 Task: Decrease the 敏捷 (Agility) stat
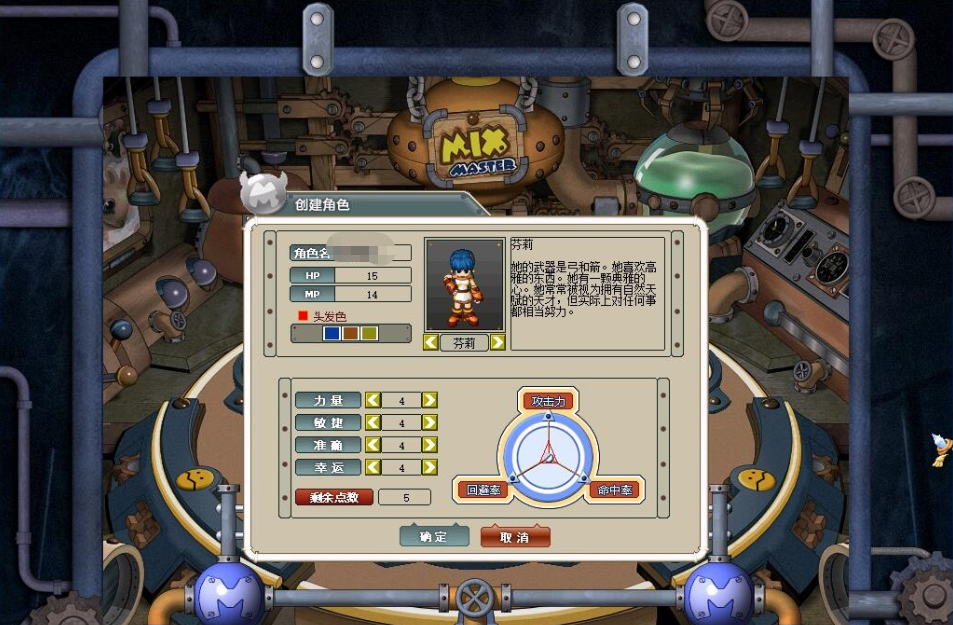373,423
